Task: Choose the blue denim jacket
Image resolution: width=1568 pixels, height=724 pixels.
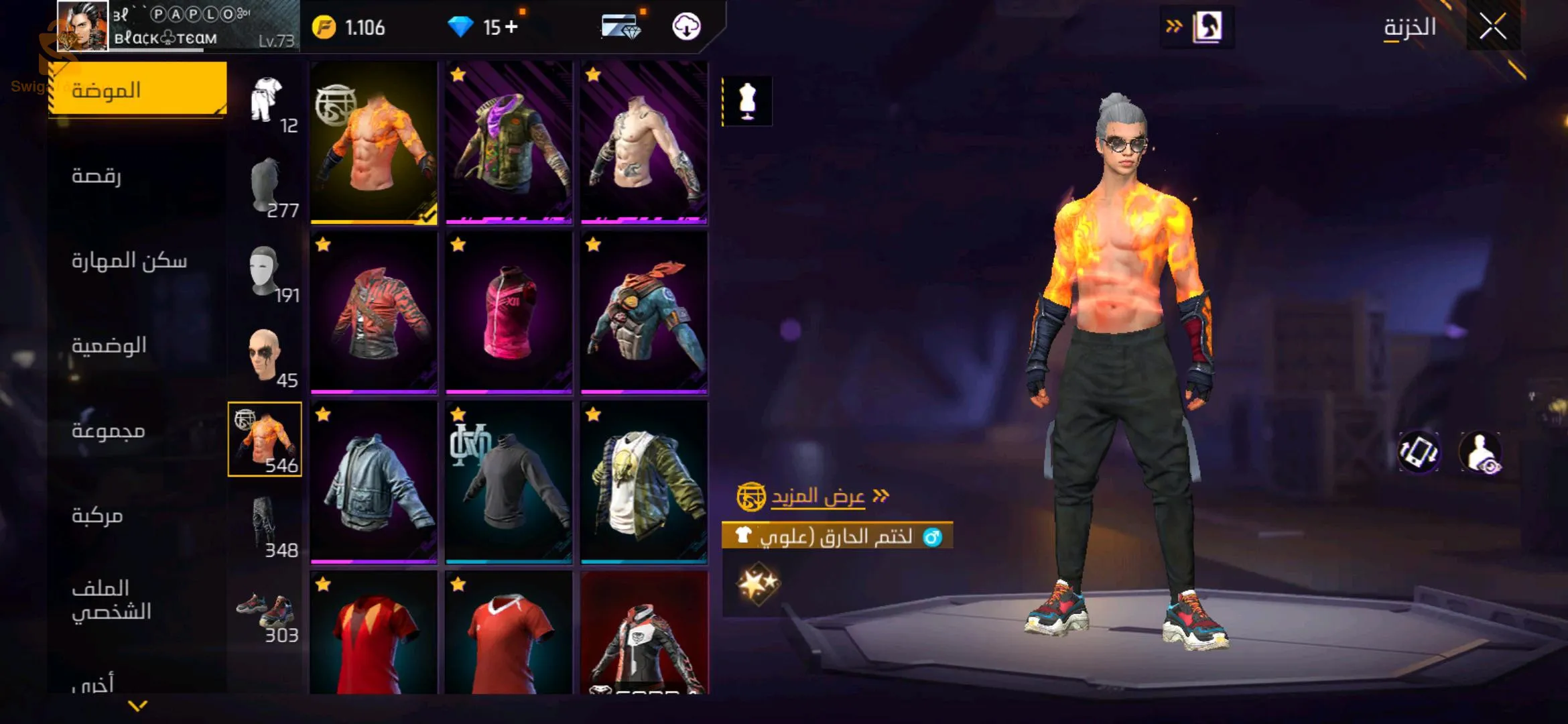Action: pyautogui.click(x=374, y=482)
